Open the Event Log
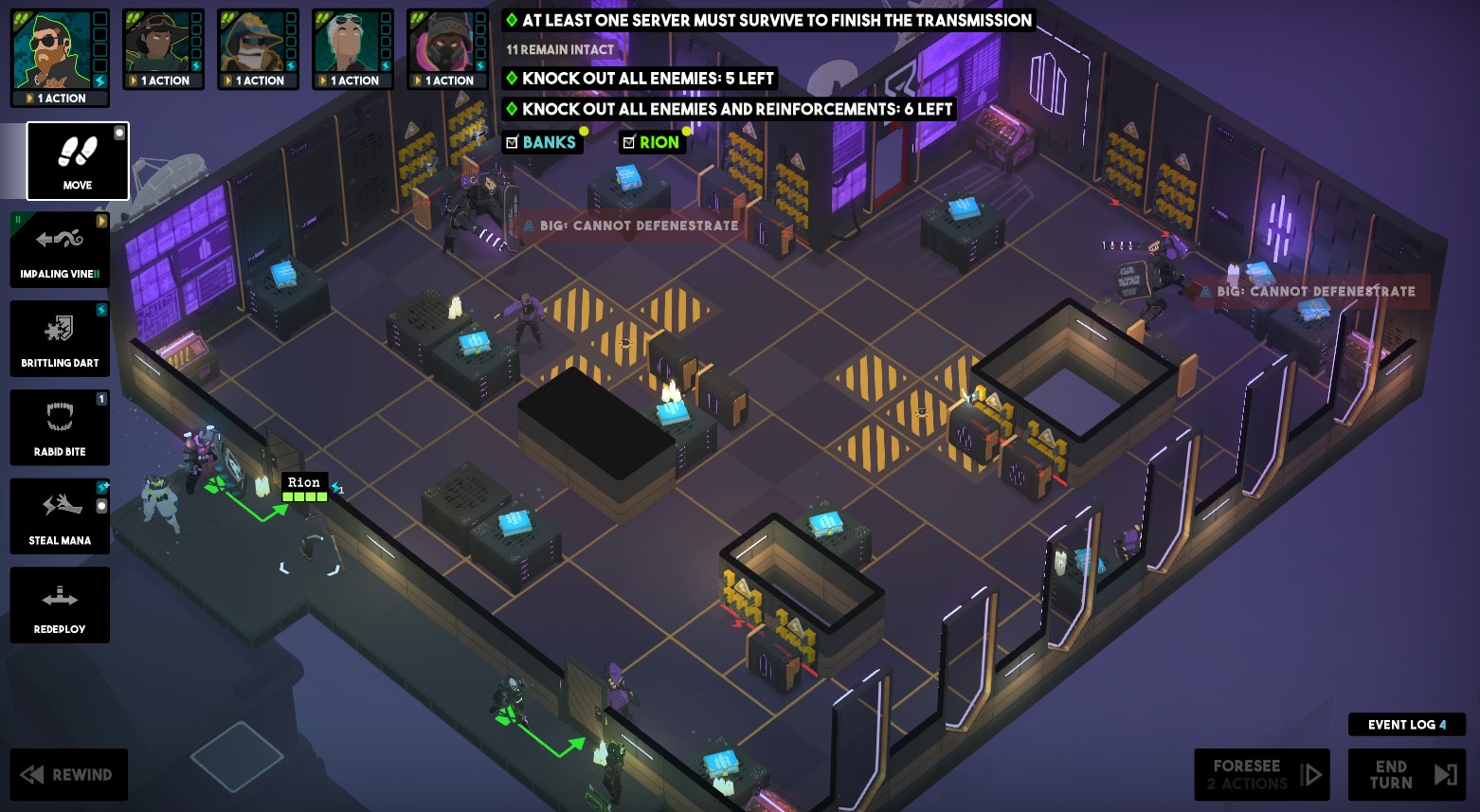Viewport: 1480px width, 812px height. tap(1407, 724)
